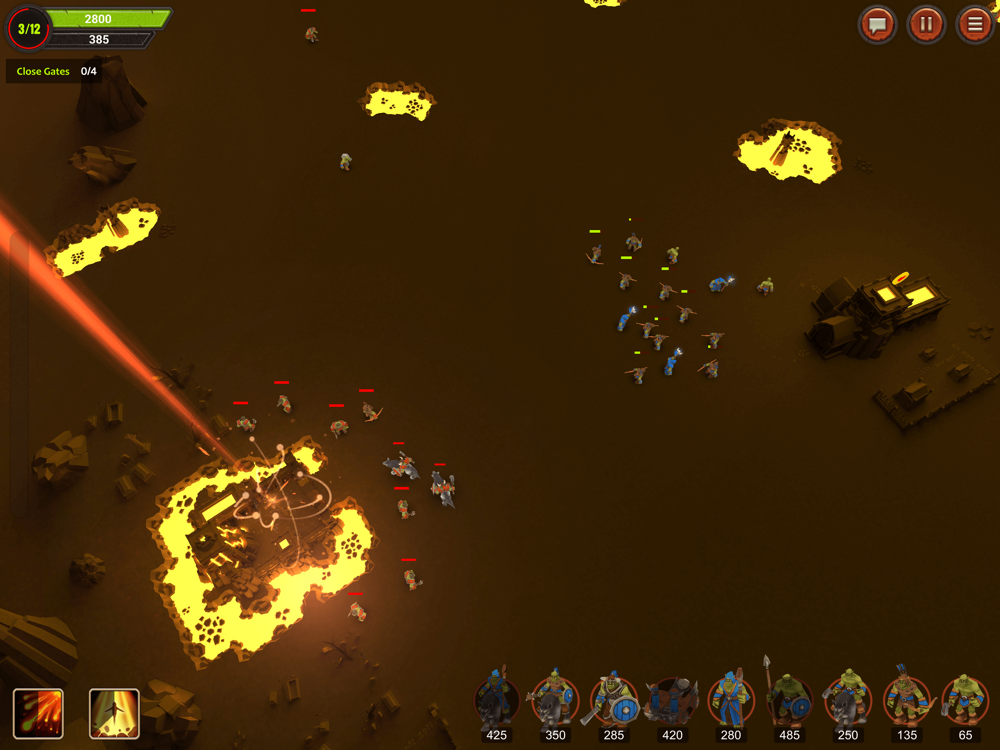Select the wolf rider unit costing 425
Screen dimensions: 1000x750
[497, 700]
